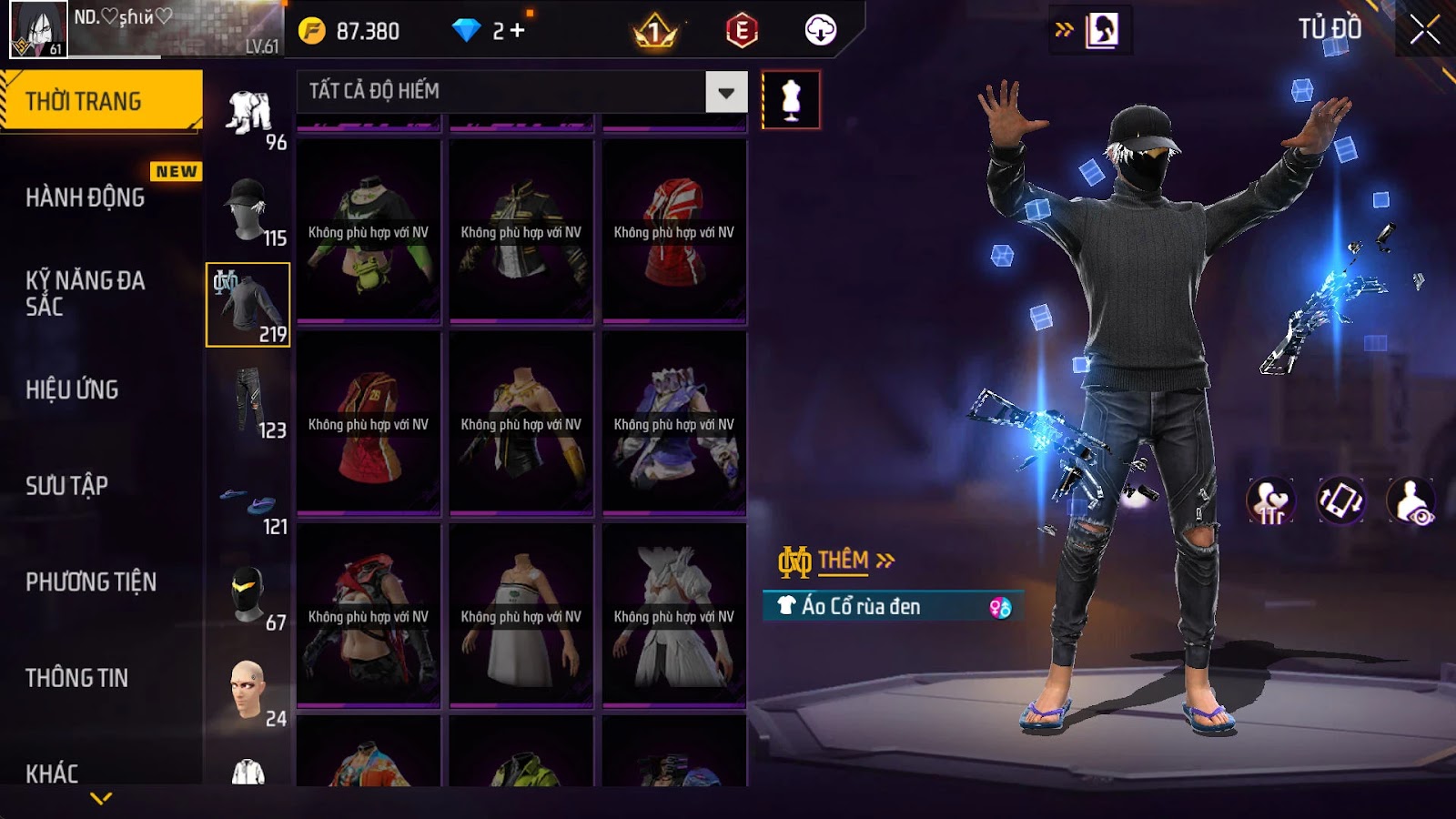
Task: Open Kỹ Năng Đa Sắc section
Action: tap(86, 293)
